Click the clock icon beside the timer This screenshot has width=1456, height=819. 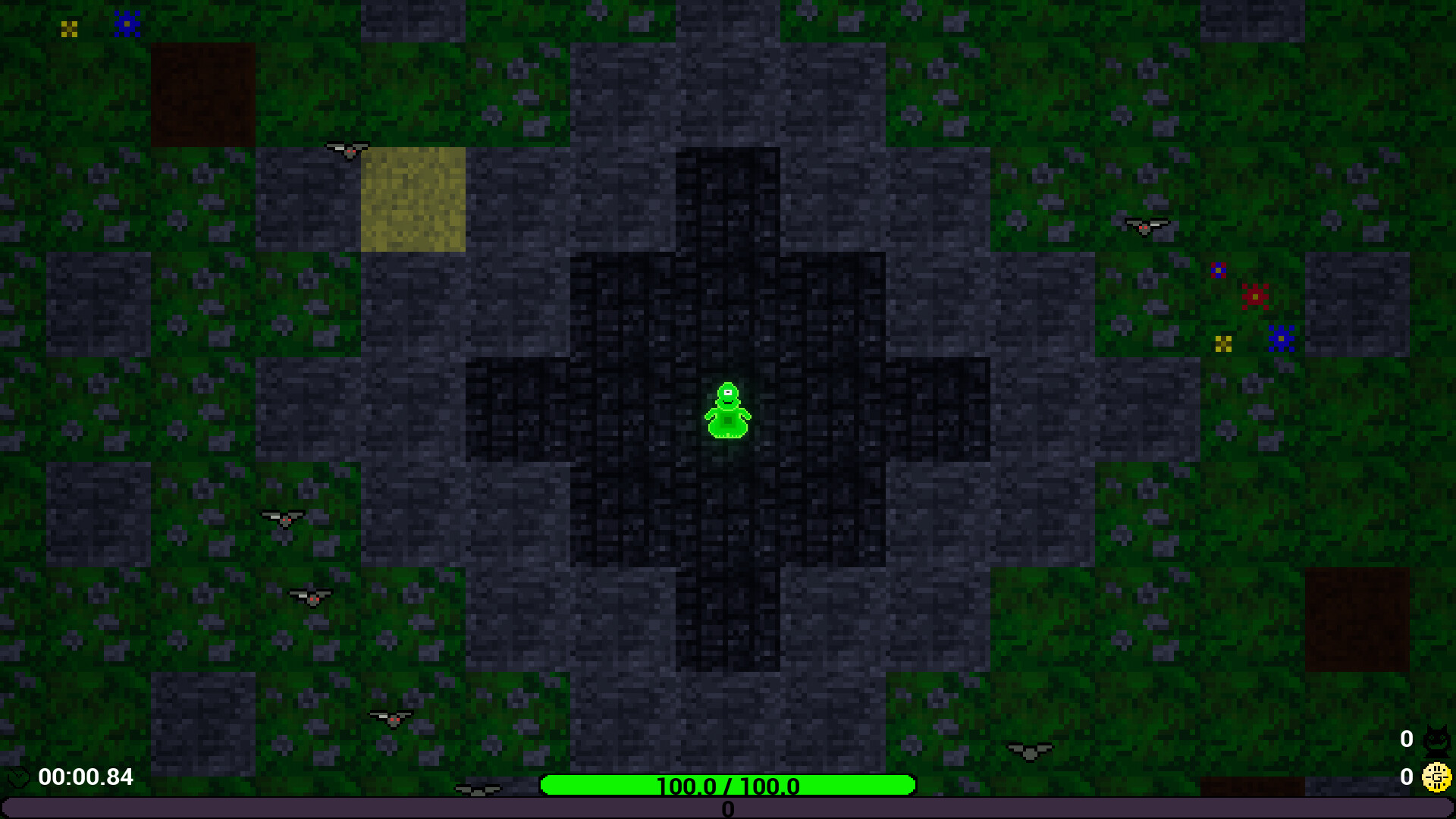pos(18,777)
